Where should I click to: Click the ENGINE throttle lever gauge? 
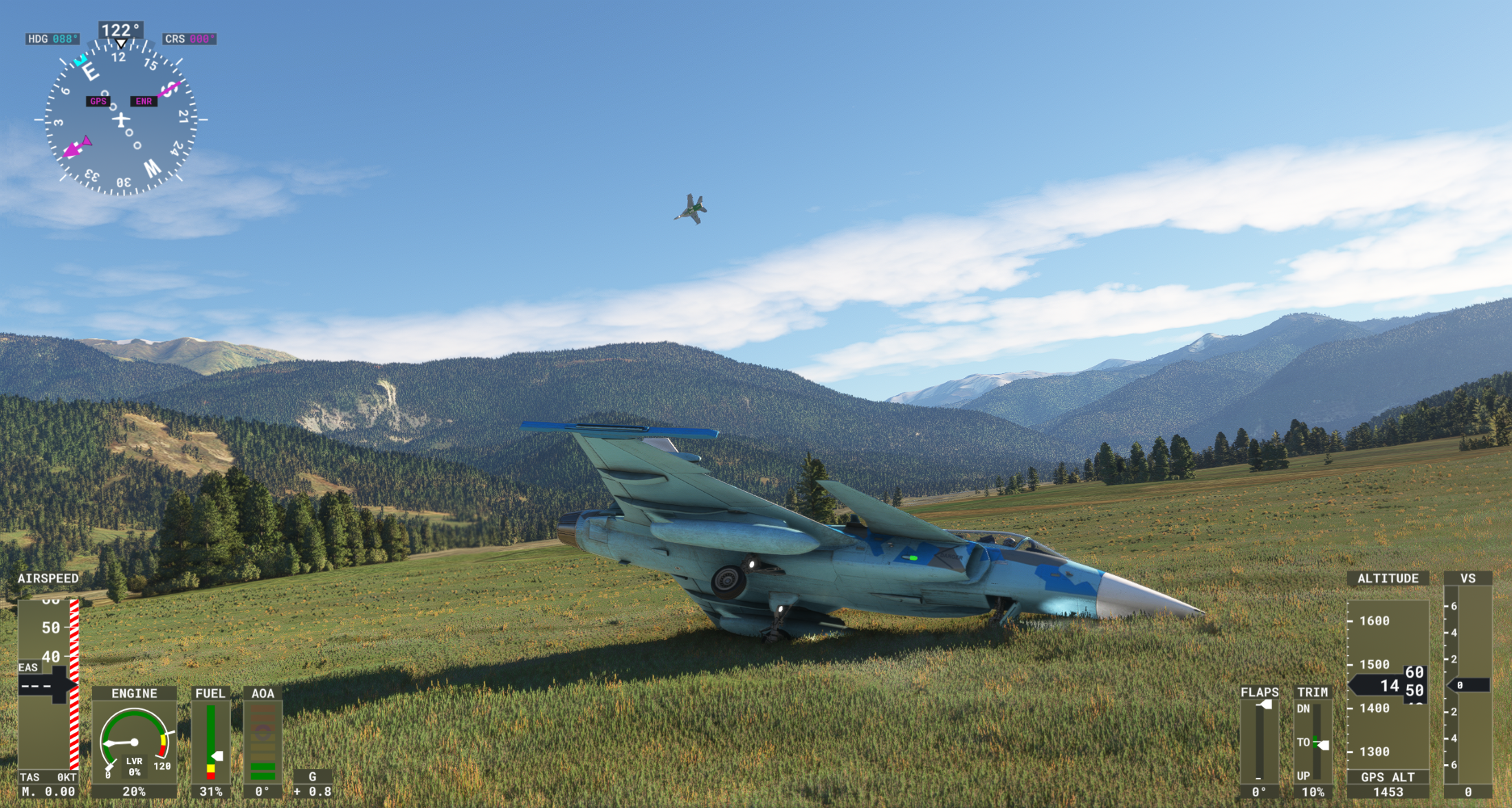[x=134, y=742]
